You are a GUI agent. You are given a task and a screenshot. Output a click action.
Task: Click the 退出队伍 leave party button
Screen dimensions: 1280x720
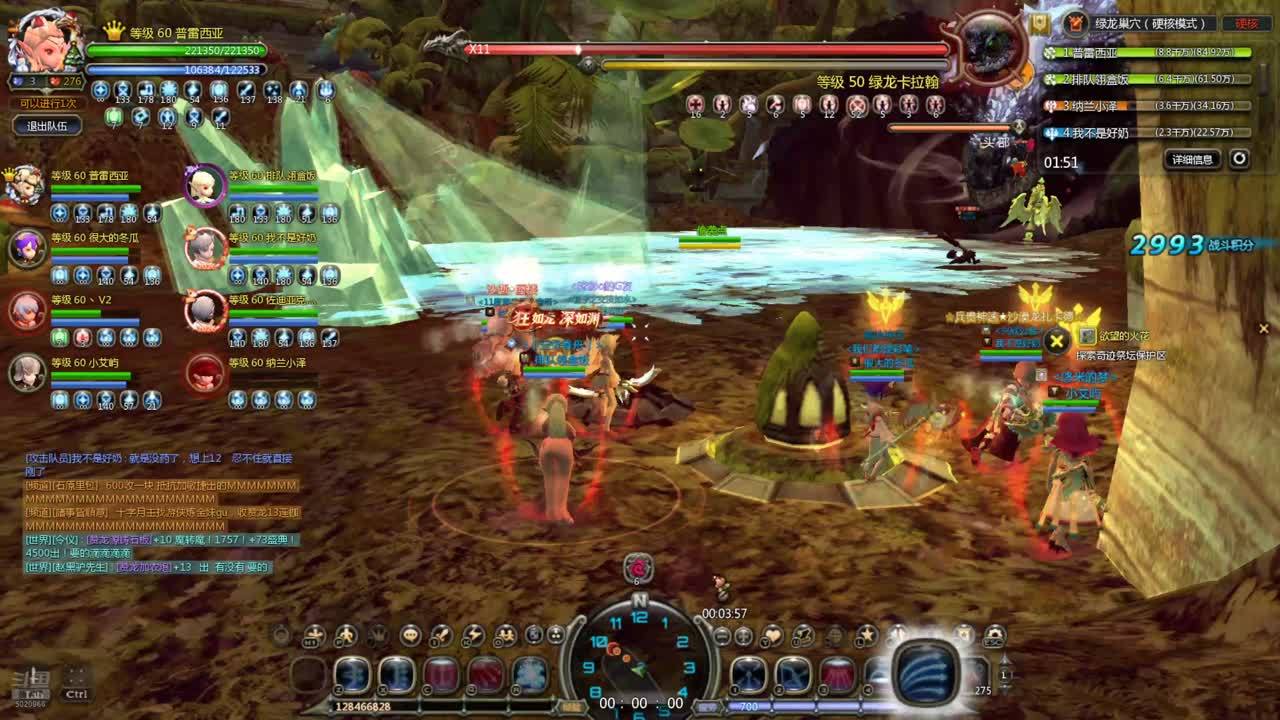(47, 125)
